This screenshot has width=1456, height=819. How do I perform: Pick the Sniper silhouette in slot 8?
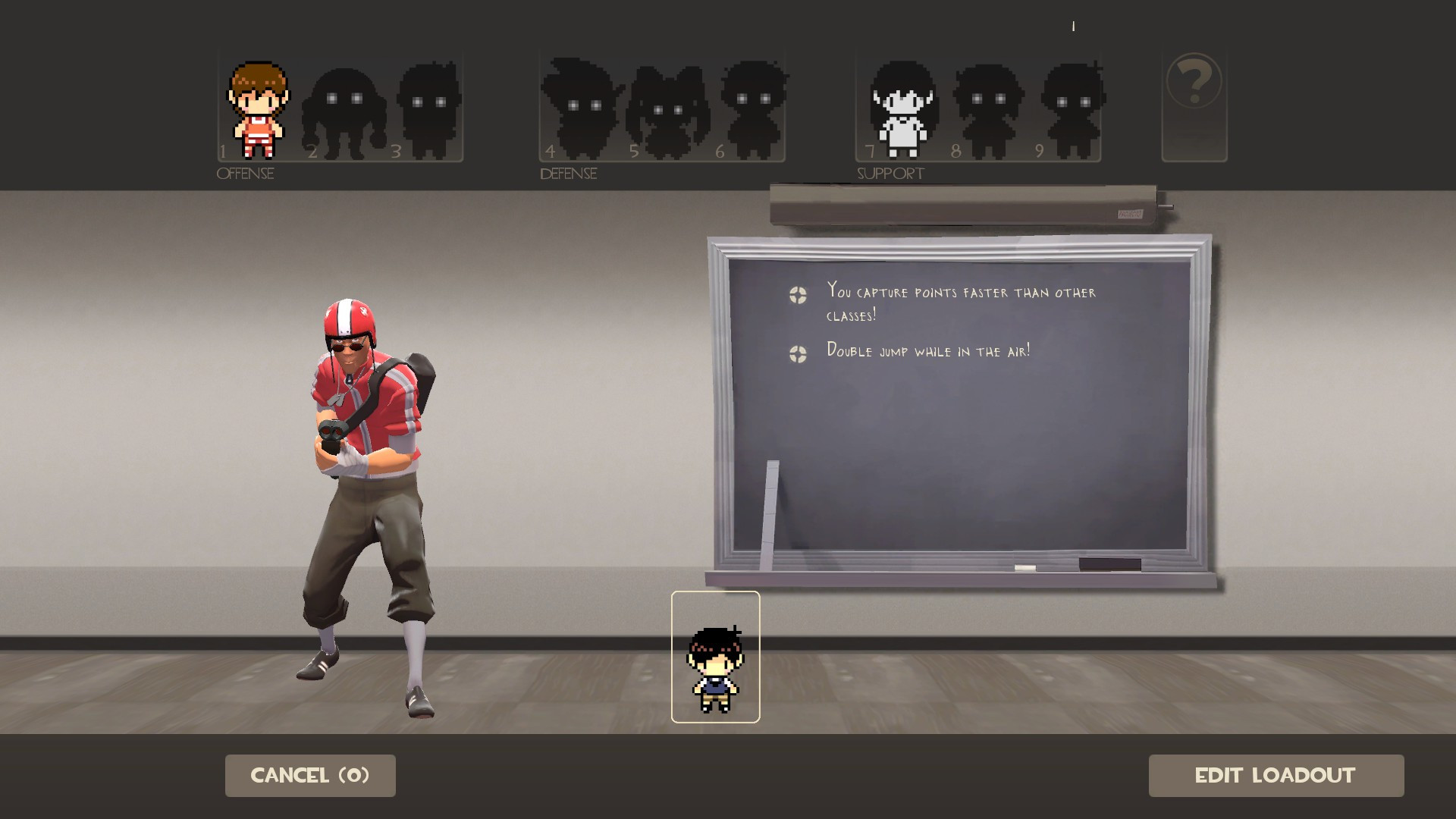[x=990, y=106]
